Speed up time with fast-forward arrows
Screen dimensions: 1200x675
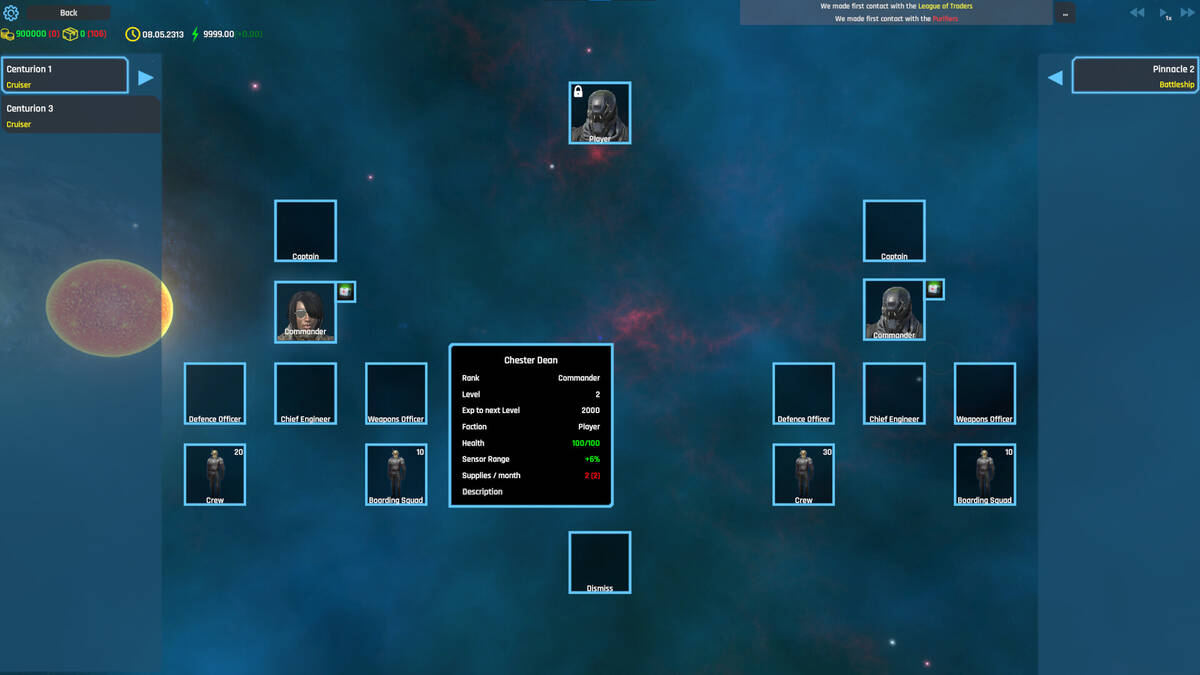1190,13
